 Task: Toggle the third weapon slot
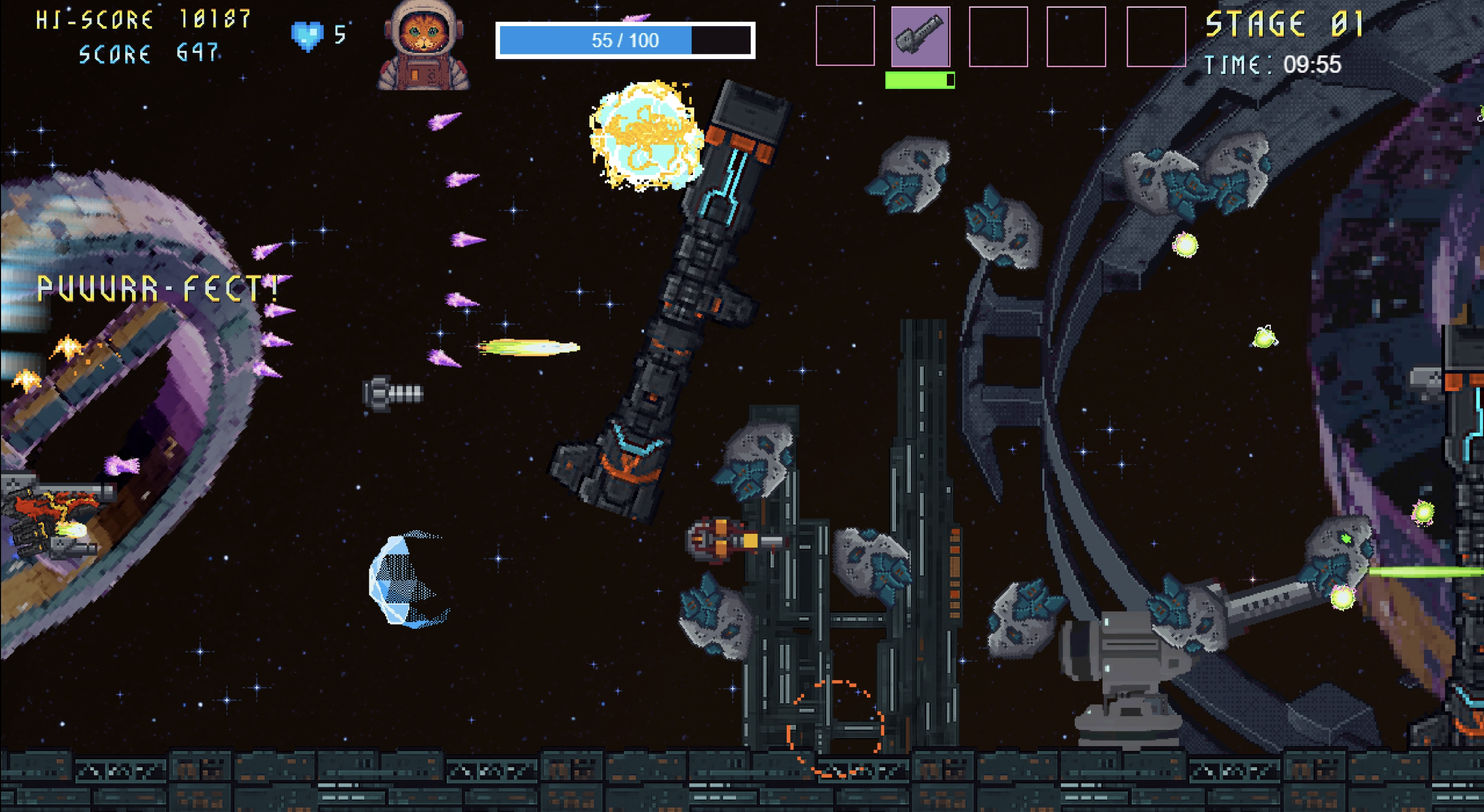click(x=998, y=37)
